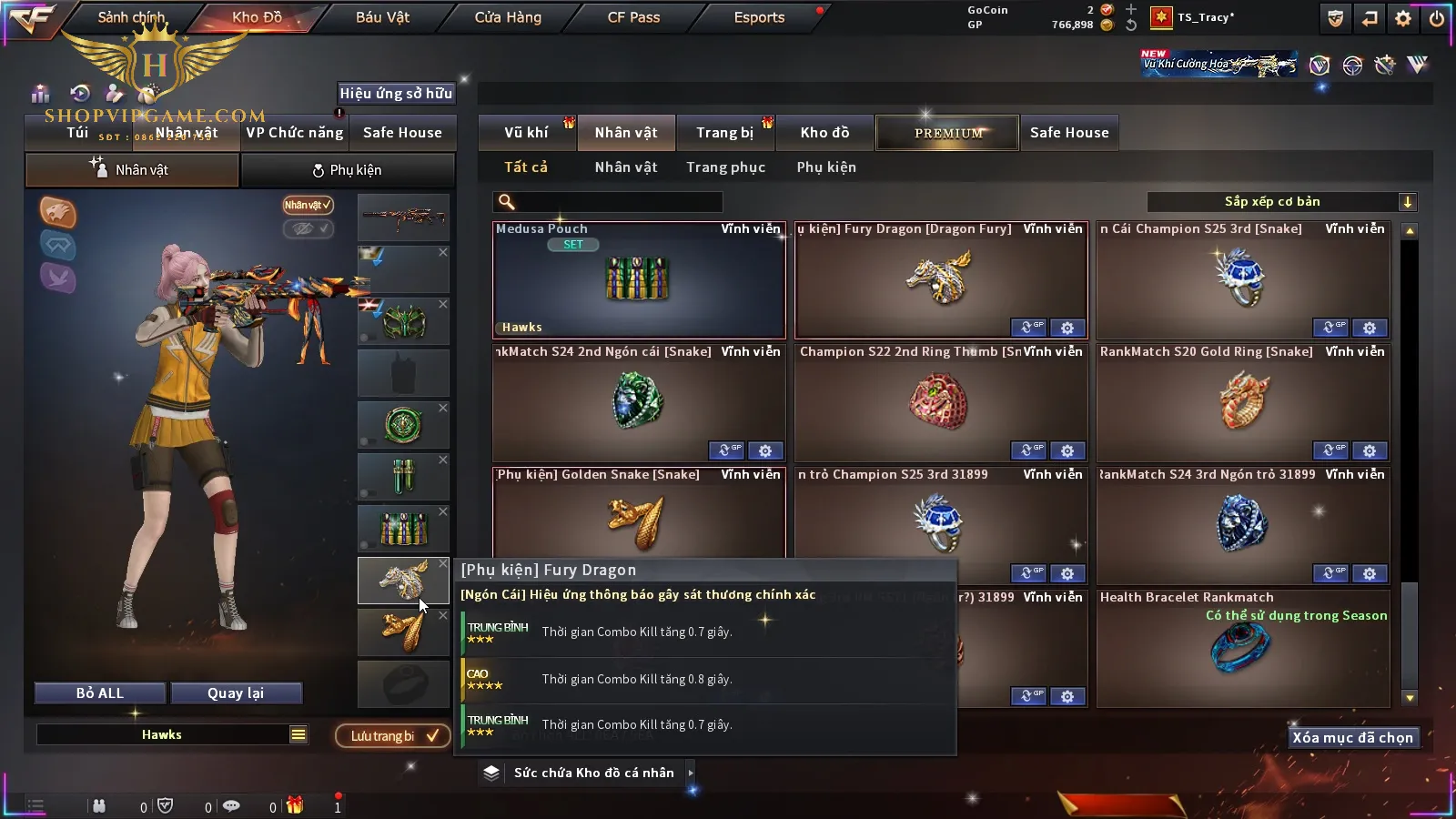Open the Esports menu
Screen dimensions: 1456x819
coord(759,17)
